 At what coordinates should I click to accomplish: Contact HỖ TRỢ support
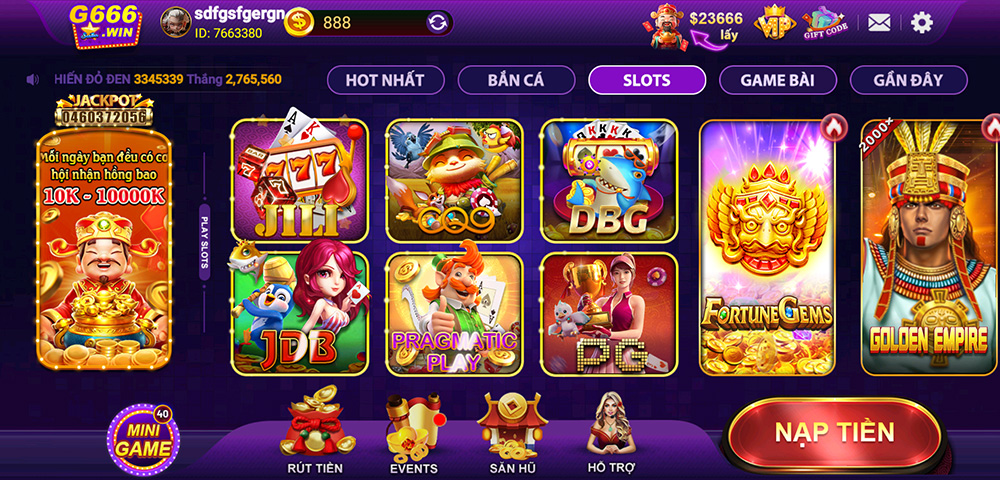[x=612, y=432]
